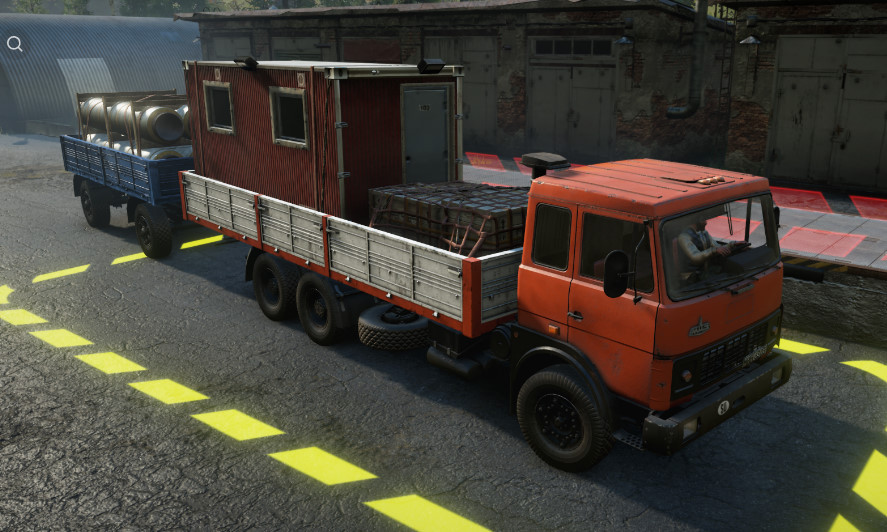Screen dimensions: 887x532
Task: Click the magnifying glass icon
Action: pyautogui.click(x=15, y=43)
